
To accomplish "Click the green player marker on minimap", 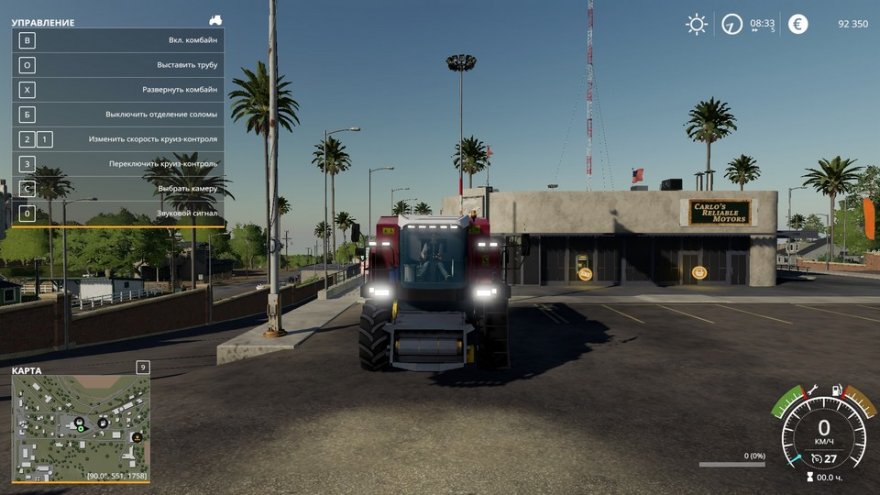I will (x=80, y=431).
